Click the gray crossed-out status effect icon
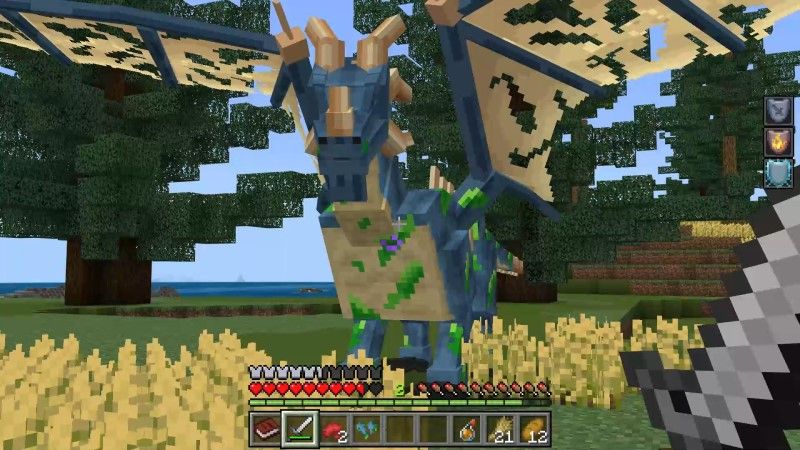 tap(778, 110)
